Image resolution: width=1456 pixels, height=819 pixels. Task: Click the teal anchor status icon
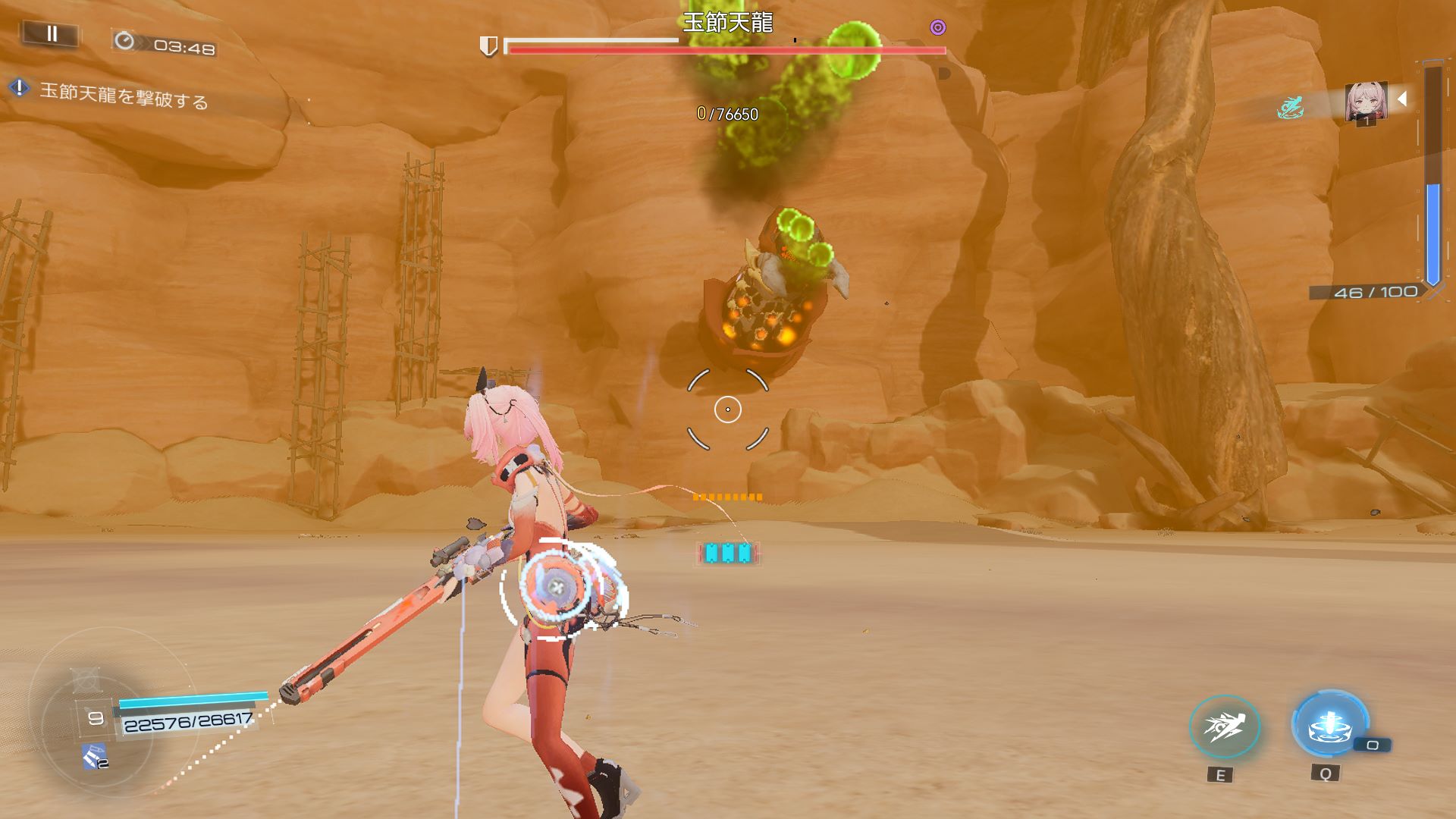point(1289,108)
